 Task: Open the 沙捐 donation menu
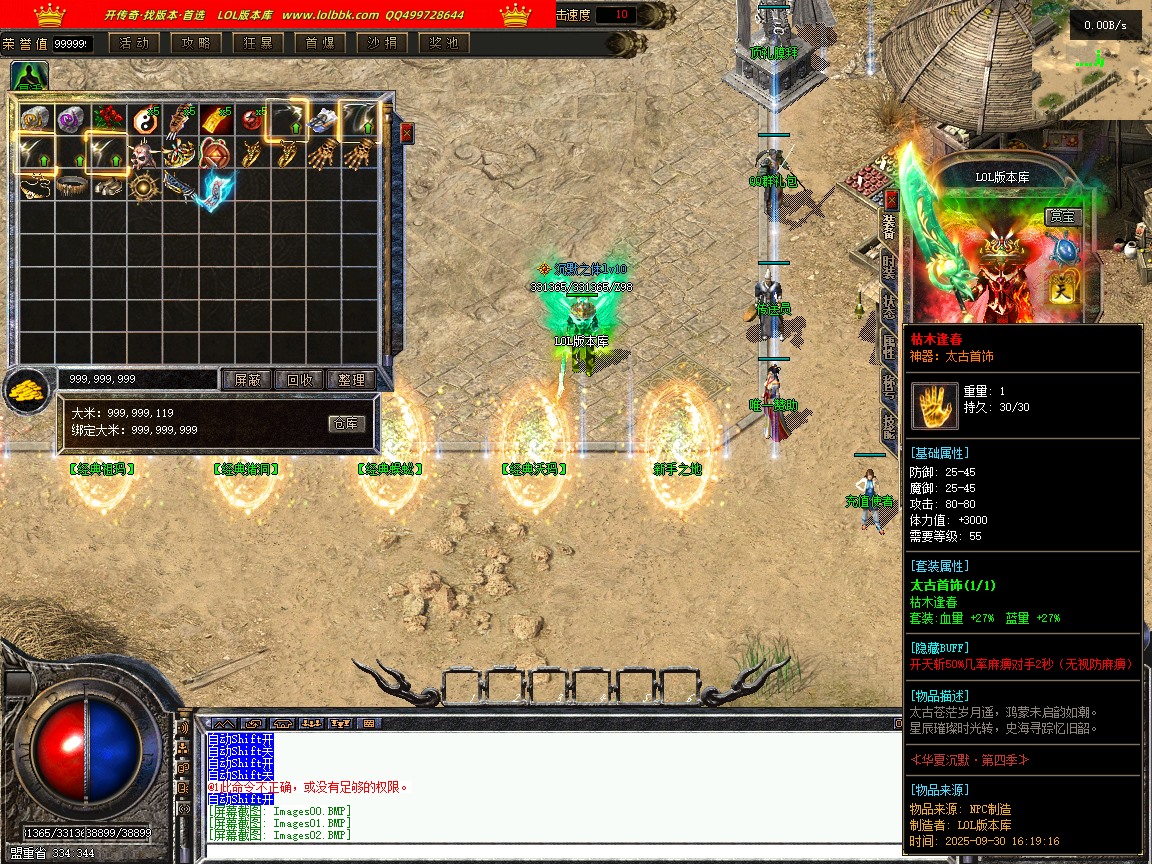click(382, 43)
